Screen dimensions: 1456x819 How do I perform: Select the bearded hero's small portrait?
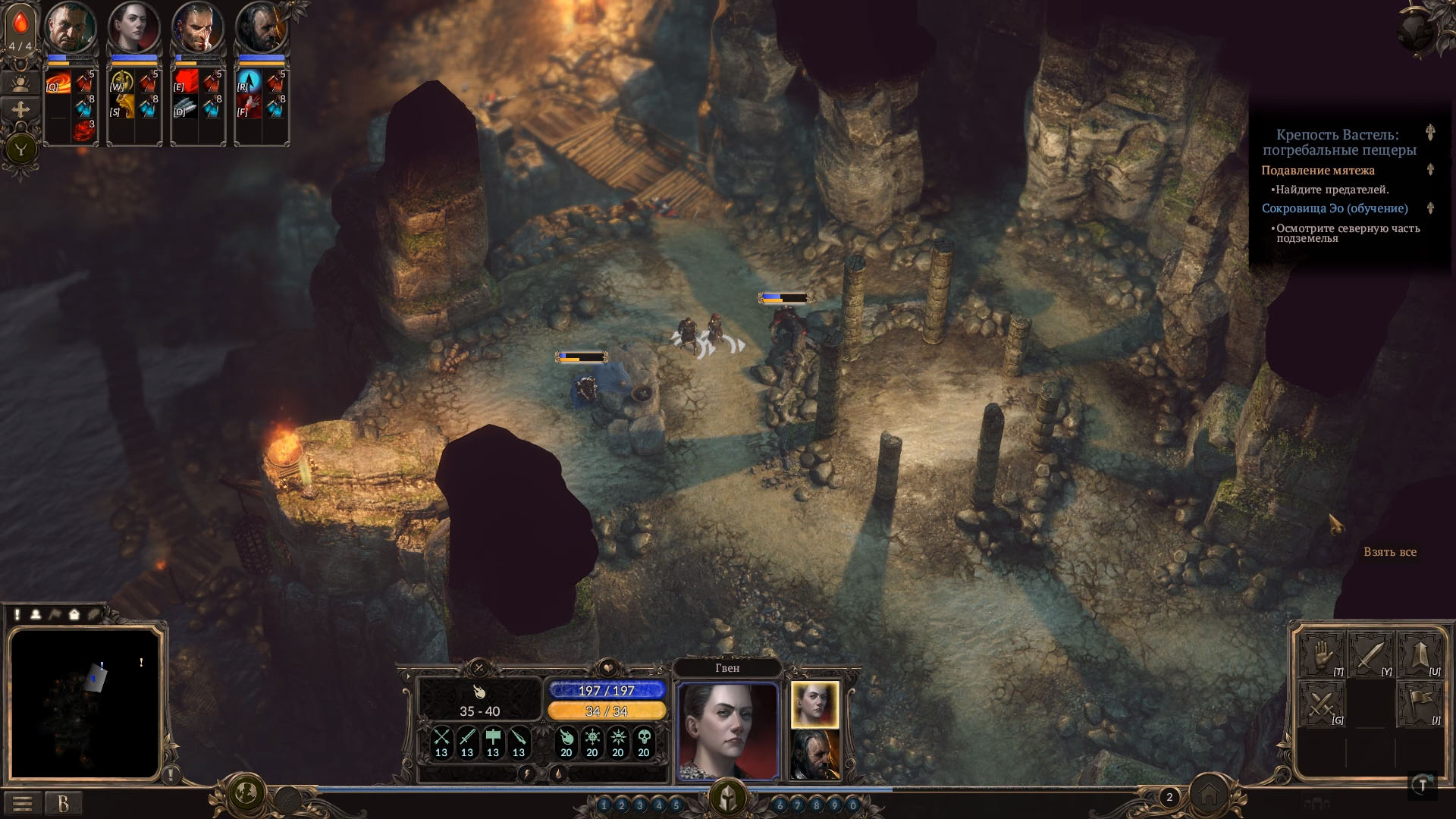click(815, 755)
